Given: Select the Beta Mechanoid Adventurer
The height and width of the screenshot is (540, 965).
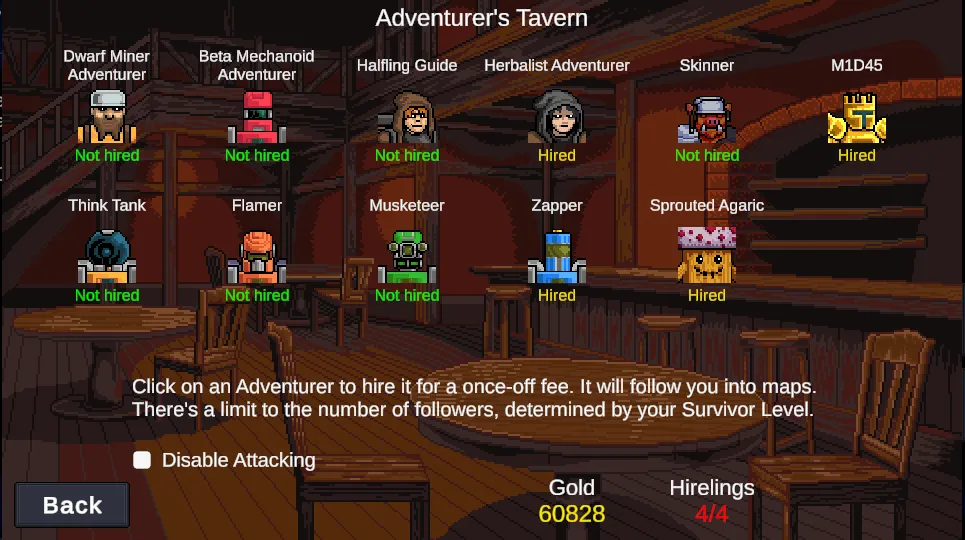Looking at the screenshot, I should [x=257, y=118].
